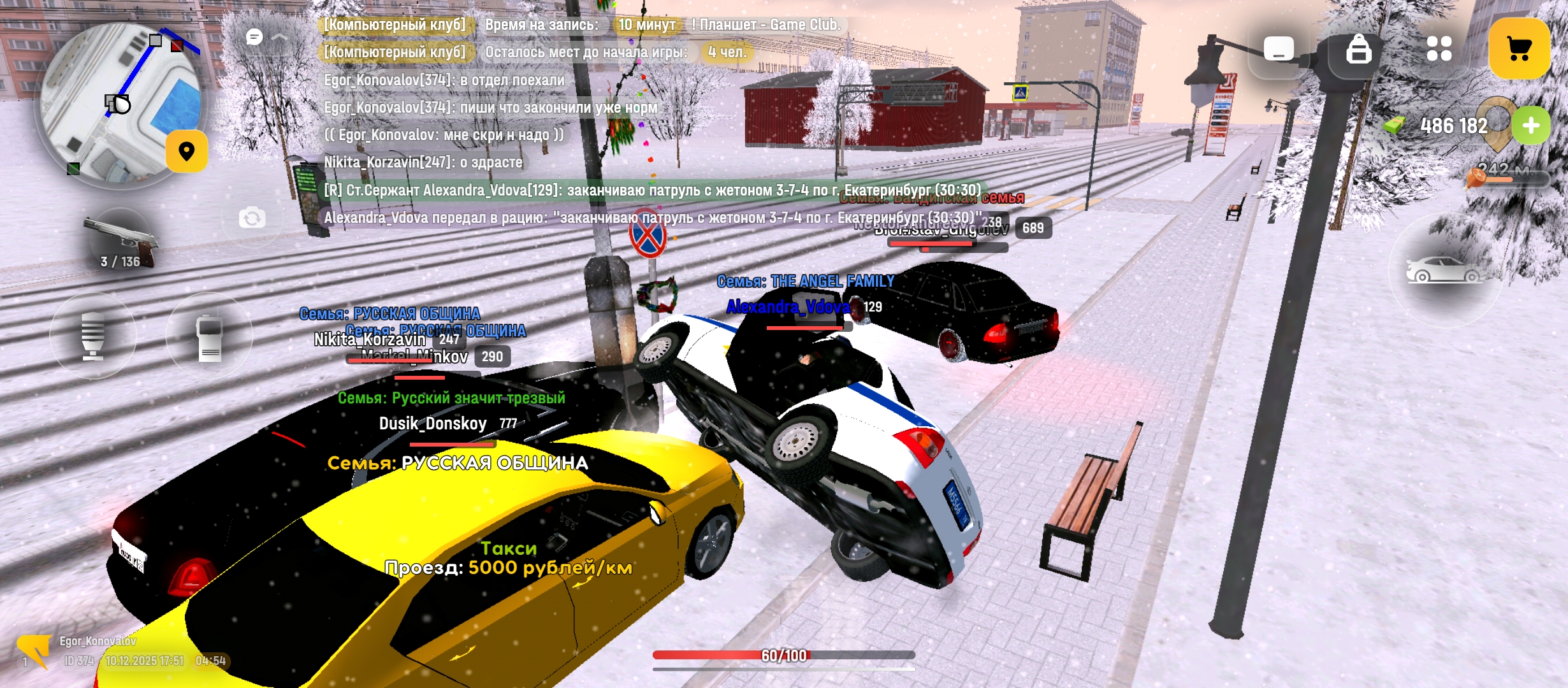Switch the camera view

pos(252,219)
